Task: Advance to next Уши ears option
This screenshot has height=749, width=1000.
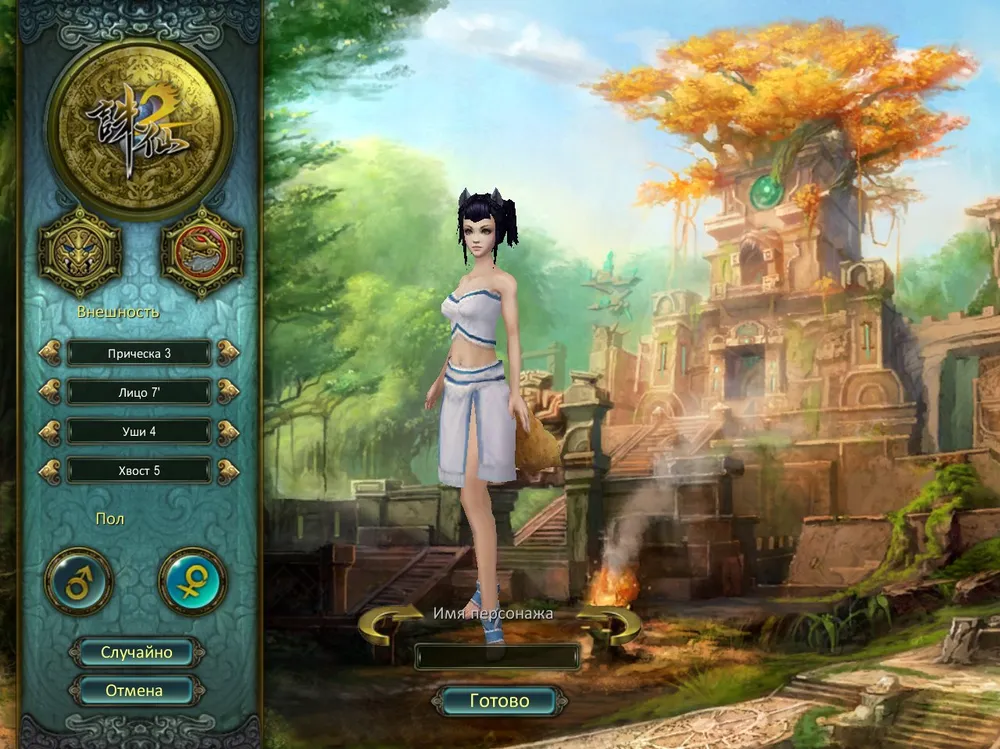Action: click(228, 431)
